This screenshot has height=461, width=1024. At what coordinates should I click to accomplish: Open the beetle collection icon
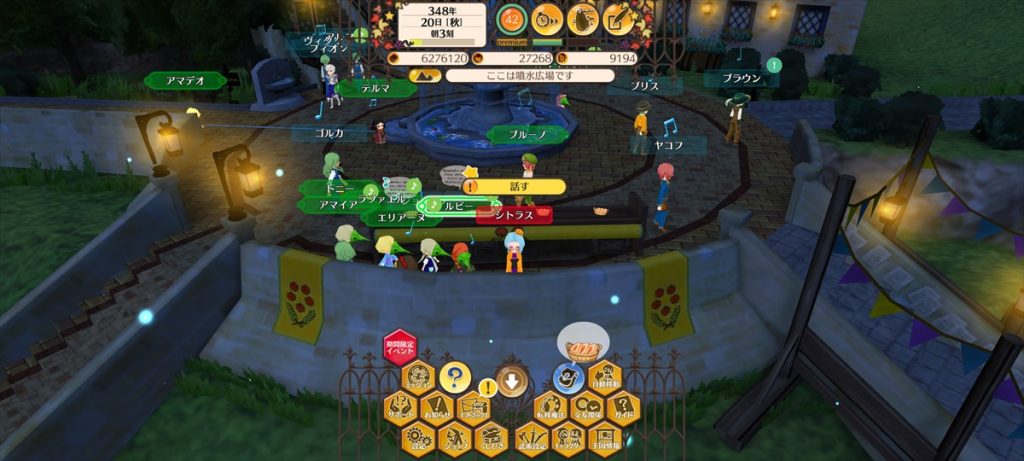(583, 19)
